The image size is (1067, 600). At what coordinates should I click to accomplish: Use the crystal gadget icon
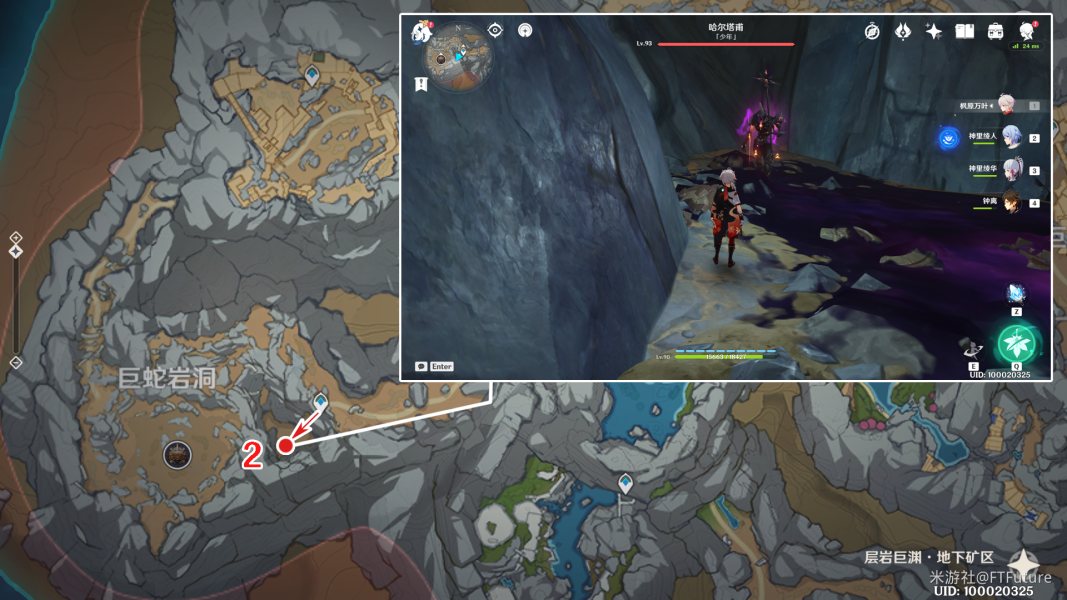[x=1016, y=295]
